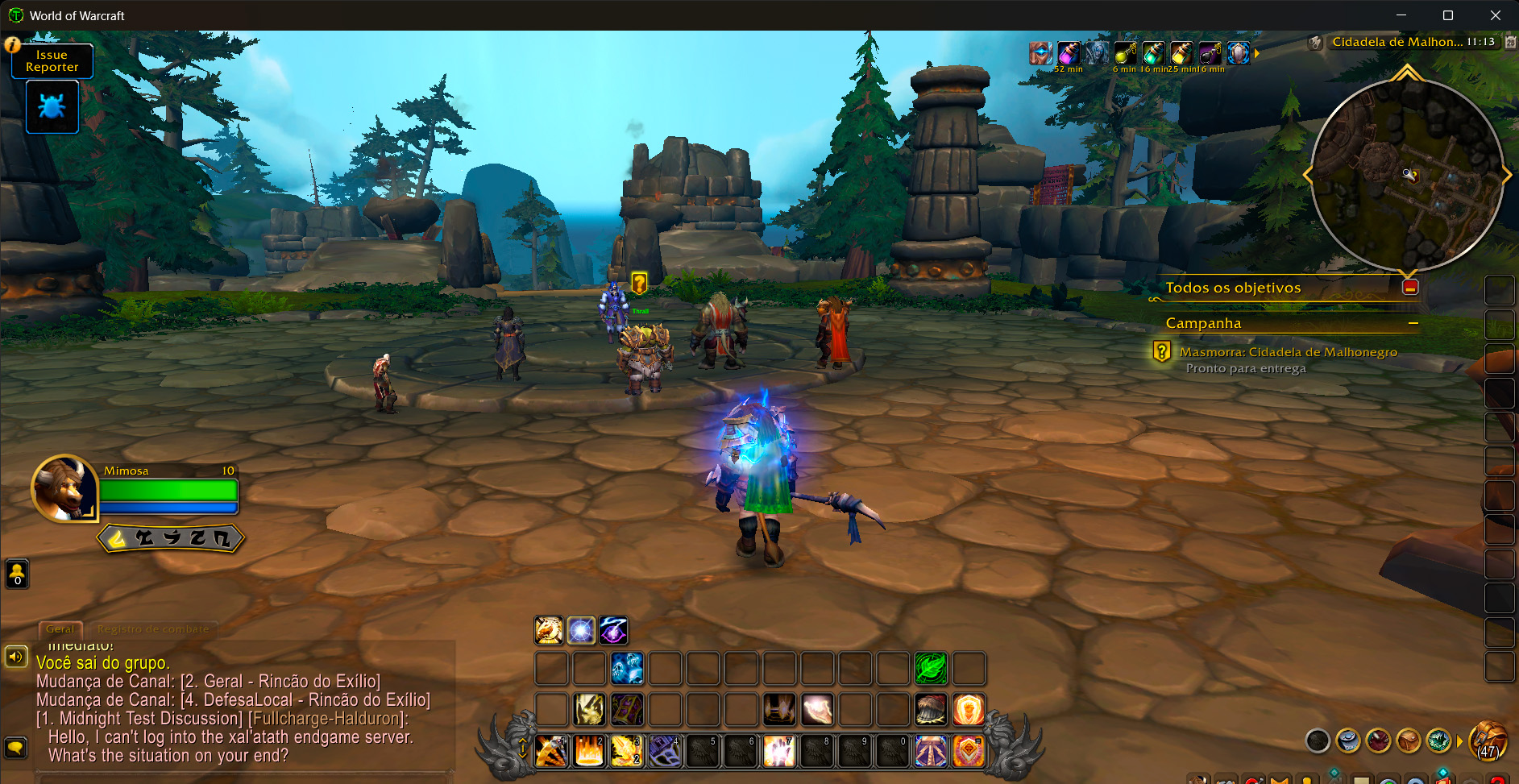This screenshot has height=784, width=1519.
Task: Use the blue ghostly skulls ability
Action: coord(627,668)
